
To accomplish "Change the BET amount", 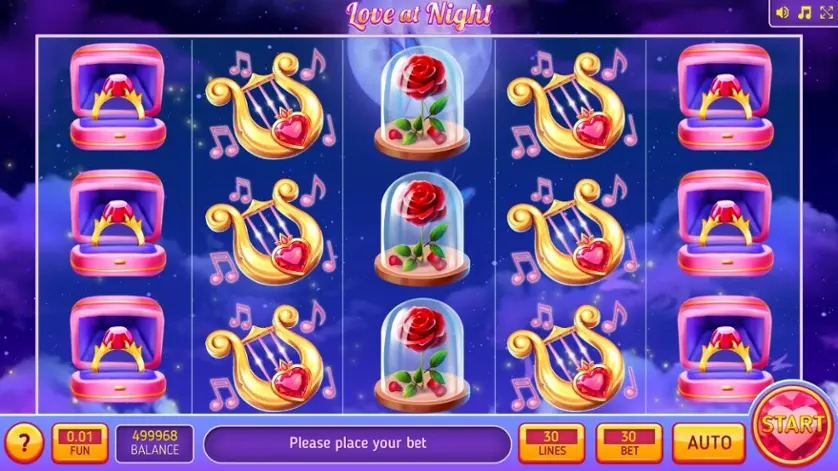I will (629, 442).
